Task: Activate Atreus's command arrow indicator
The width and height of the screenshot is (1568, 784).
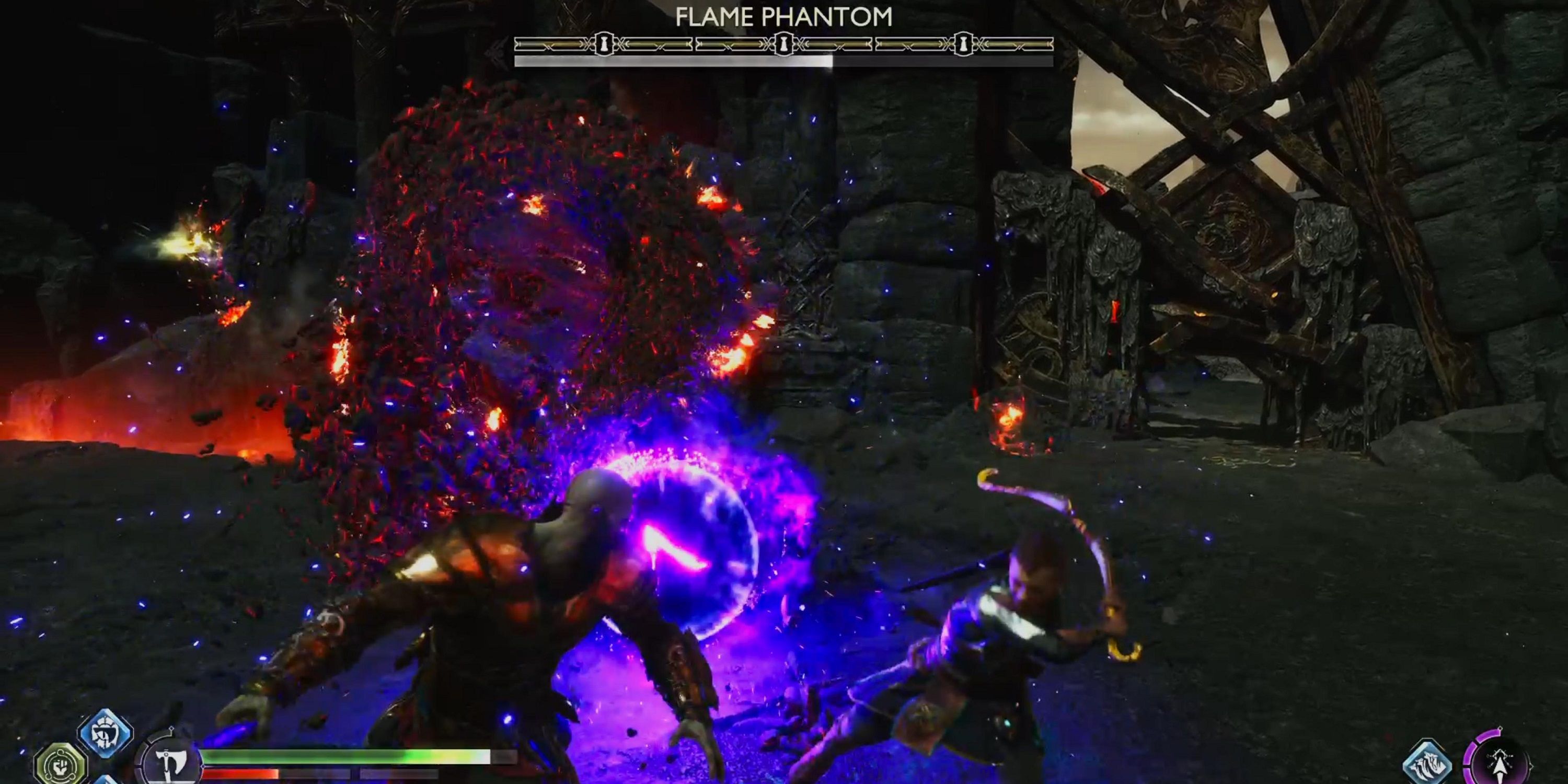Action: tap(1501, 766)
